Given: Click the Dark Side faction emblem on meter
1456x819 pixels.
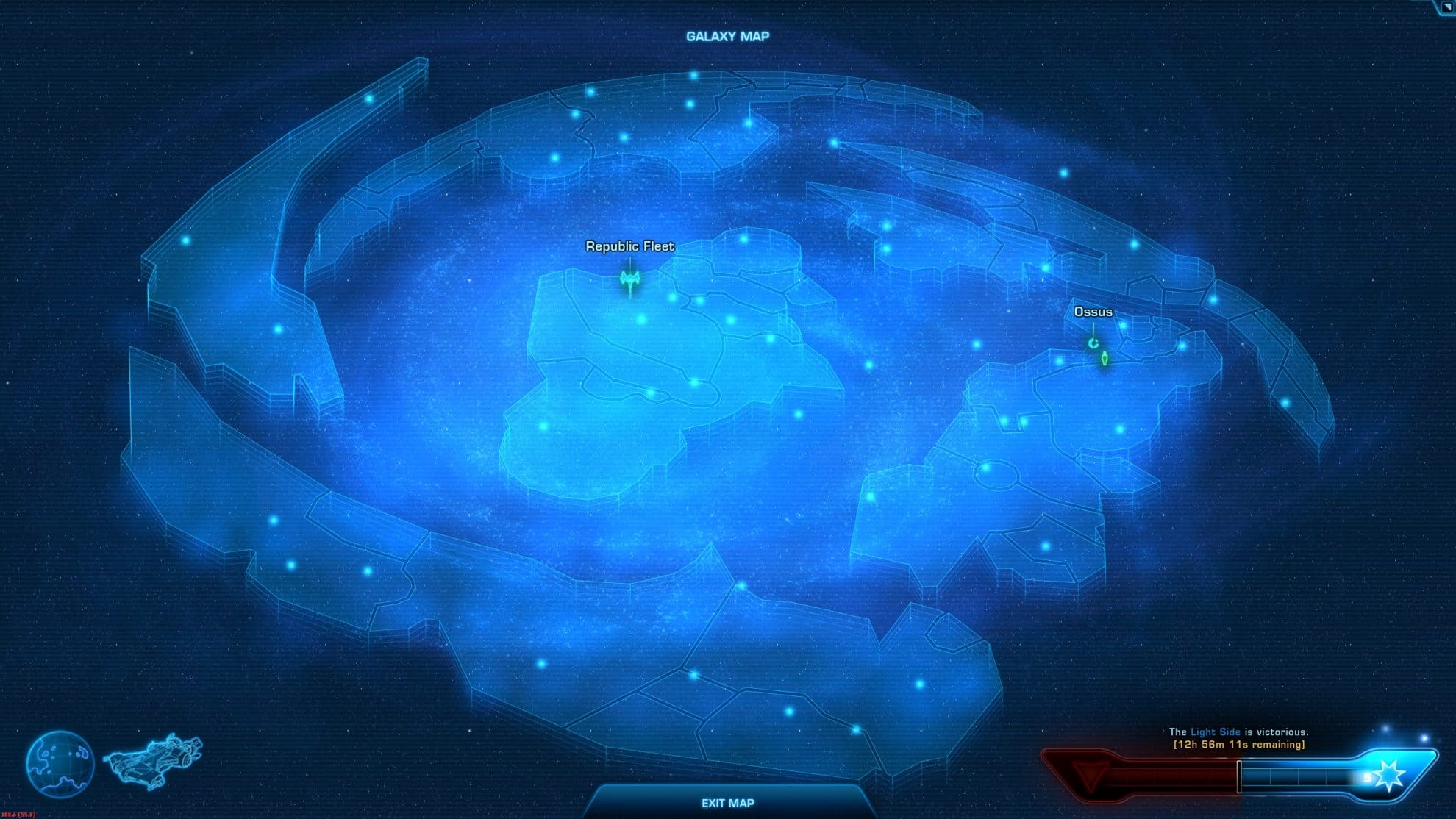Looking at the screenshot, I should click(1091, 774).
